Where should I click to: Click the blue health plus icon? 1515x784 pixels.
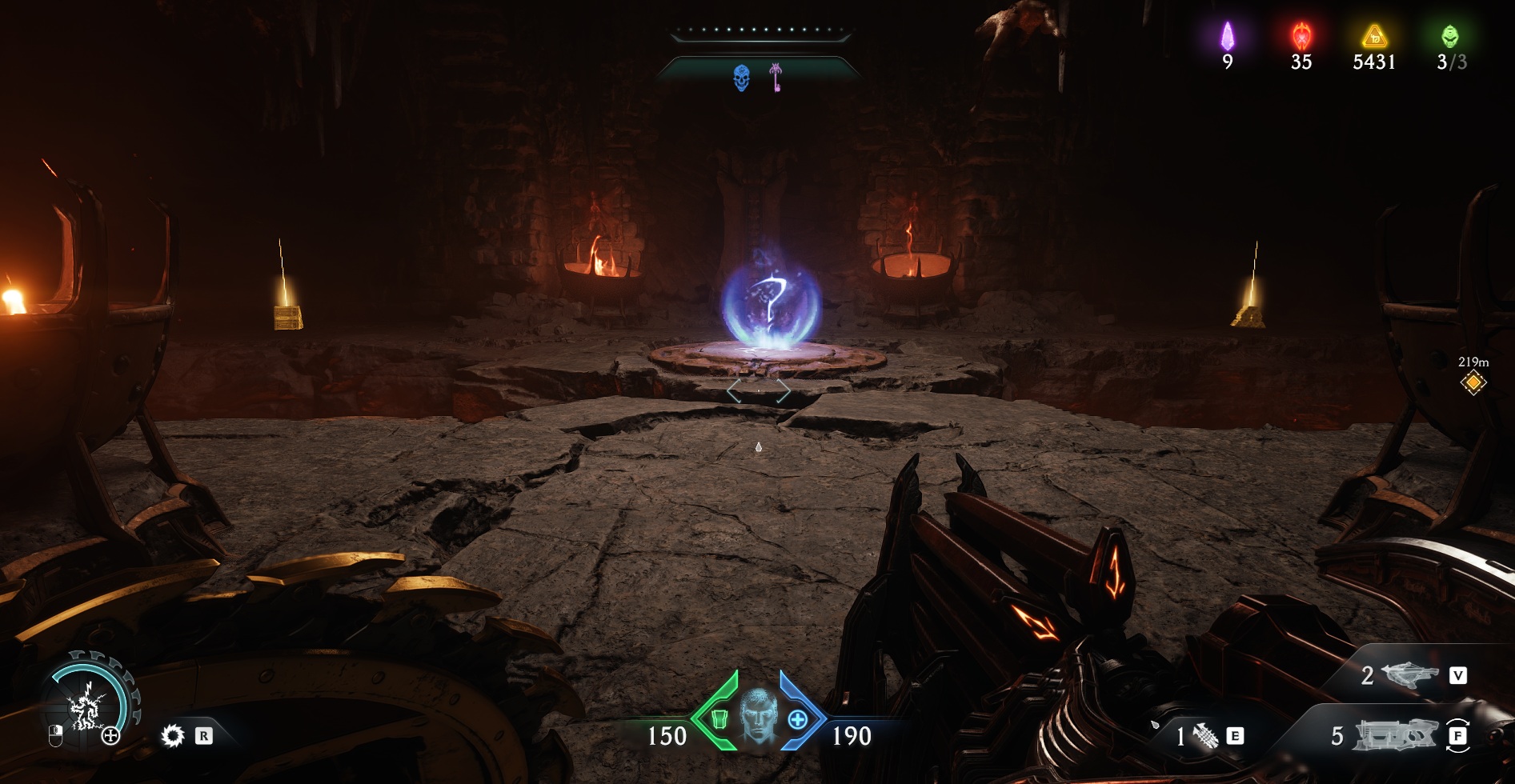coord(797,719)
